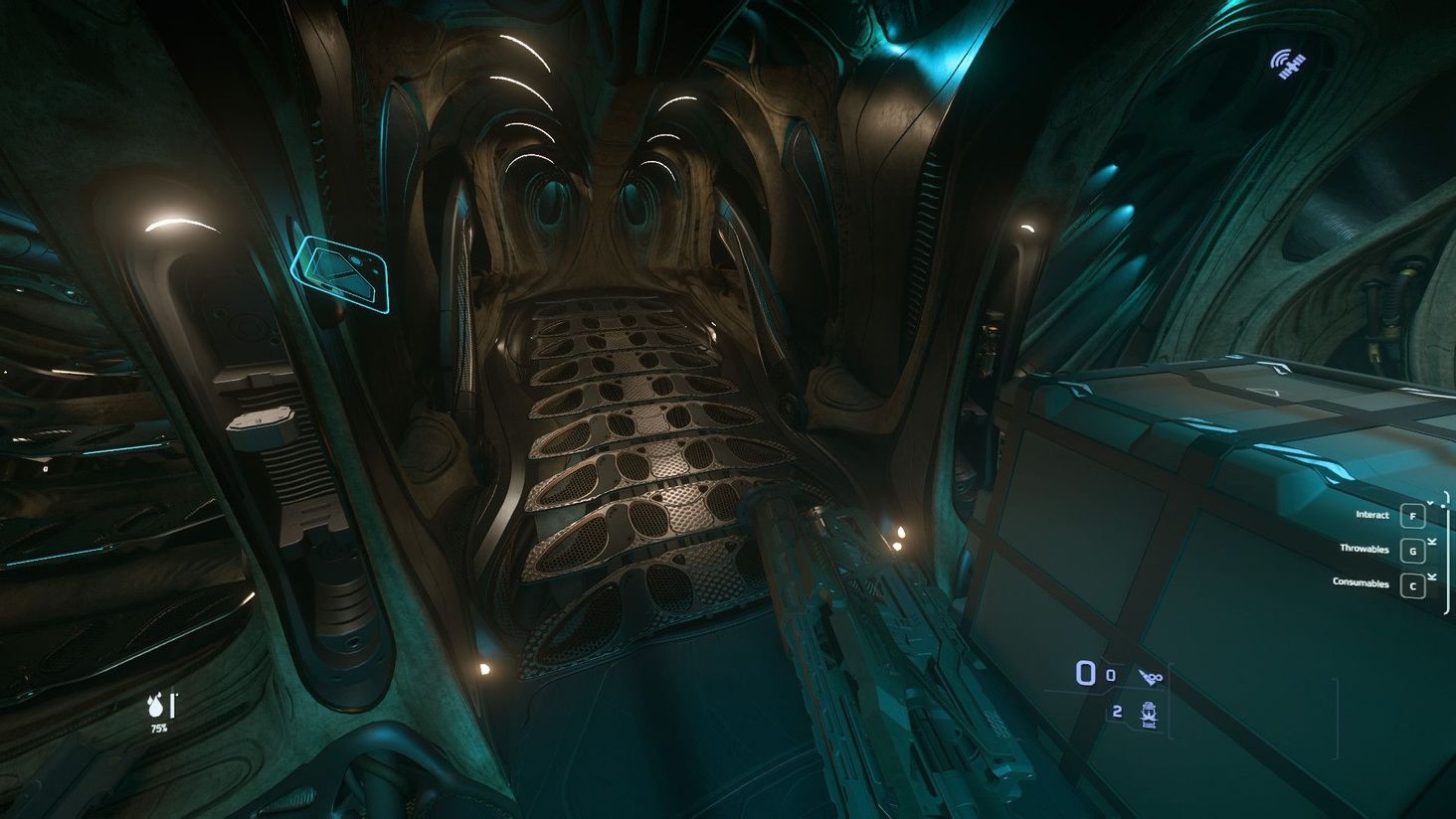The height and width of the screenshot is (819, 1456).
Task: Expand the chevron next to Consumables
Action: [1432, 577]
